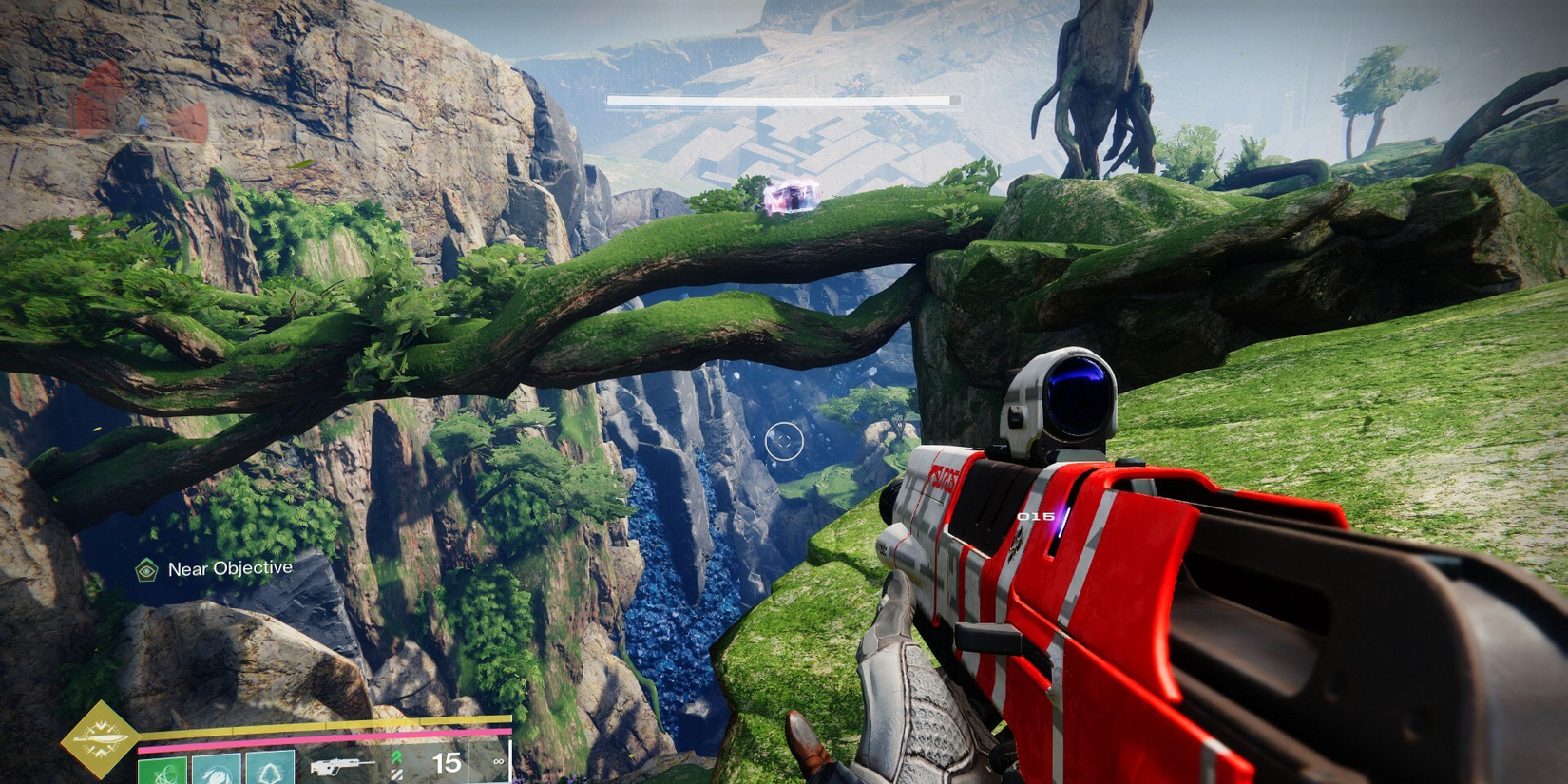Viewport: 1568px width, 784px height.
Task: Expand the objective progress bar at top
Action: (779, 99)
